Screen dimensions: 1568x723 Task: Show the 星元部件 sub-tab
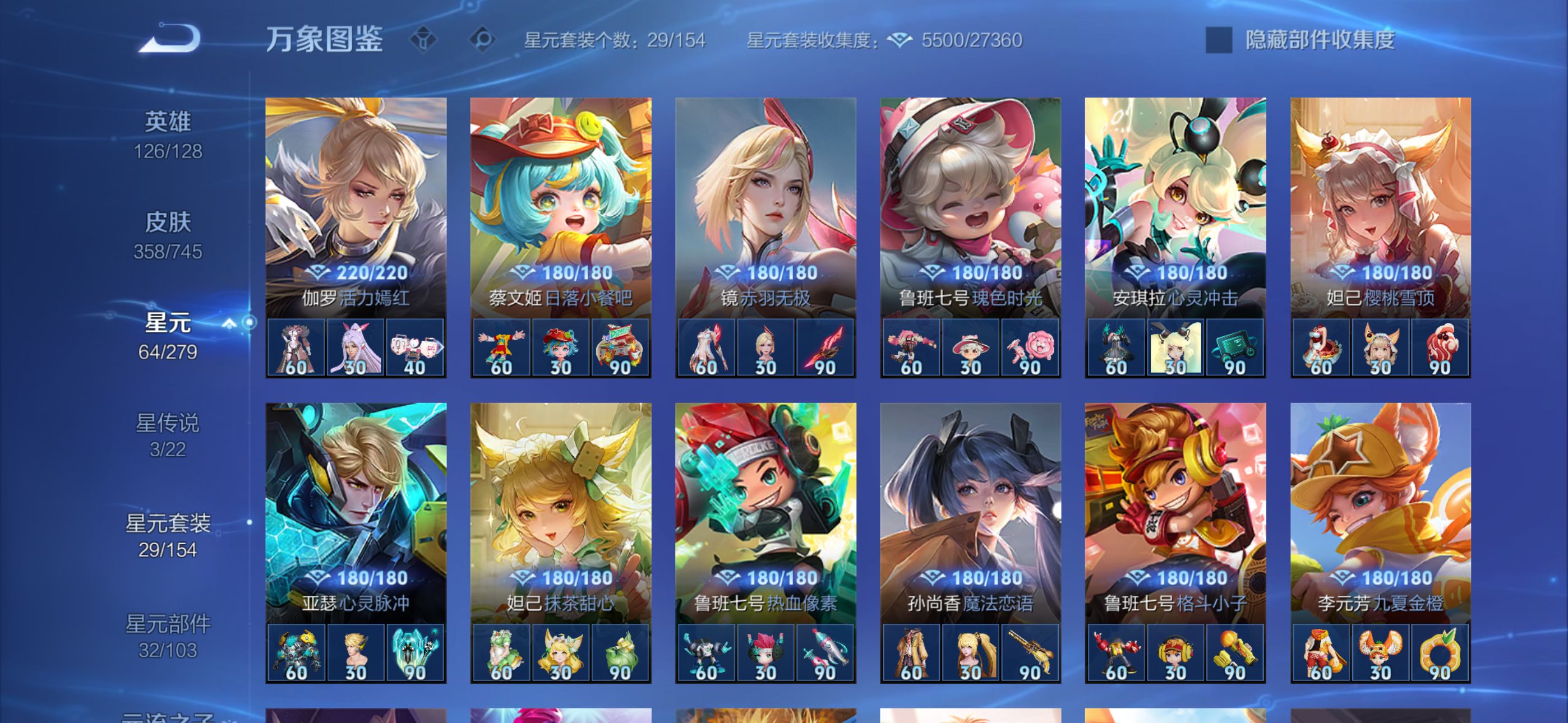(x=168, y=636)
